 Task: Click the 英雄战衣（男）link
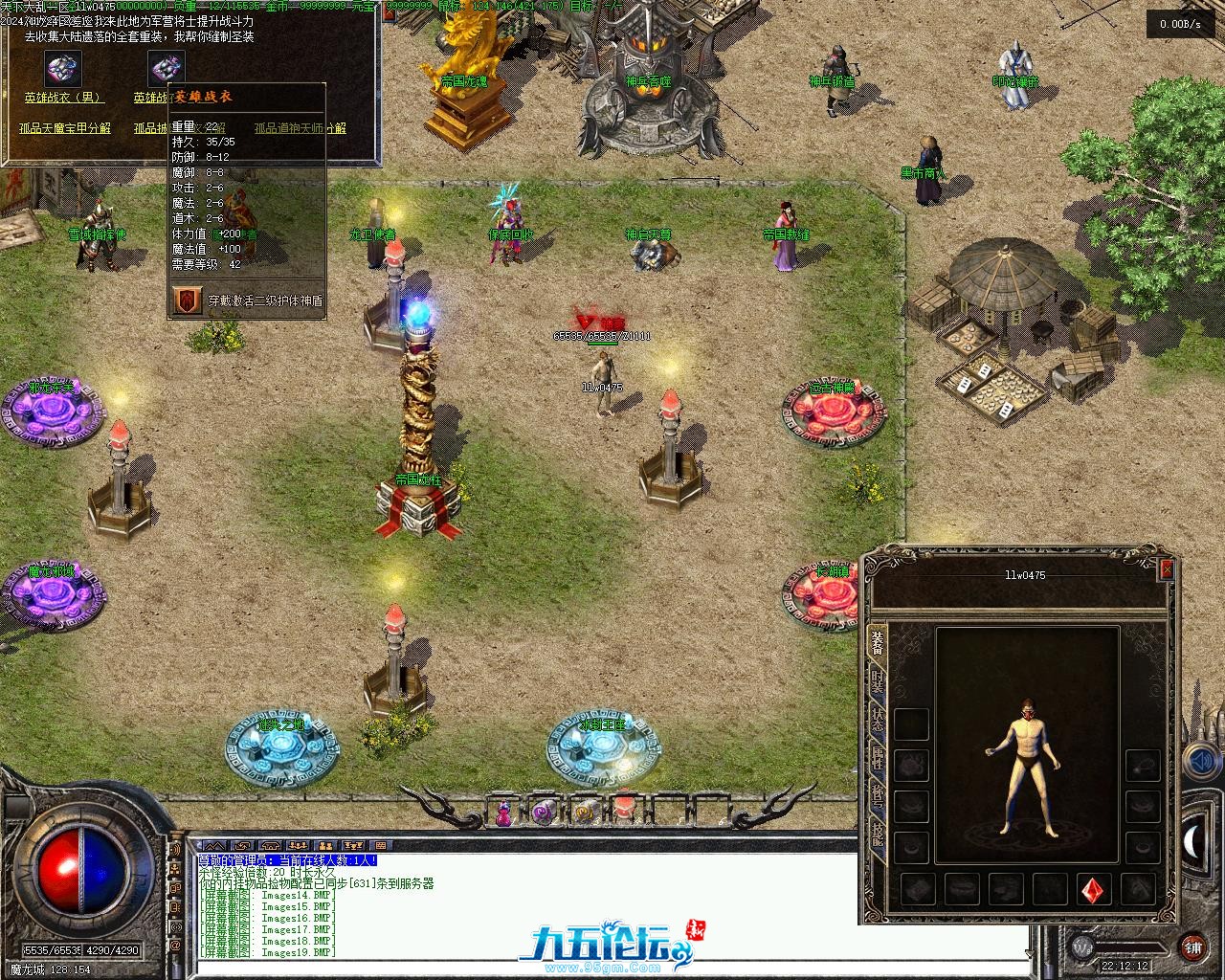click(x=63, y=98)
